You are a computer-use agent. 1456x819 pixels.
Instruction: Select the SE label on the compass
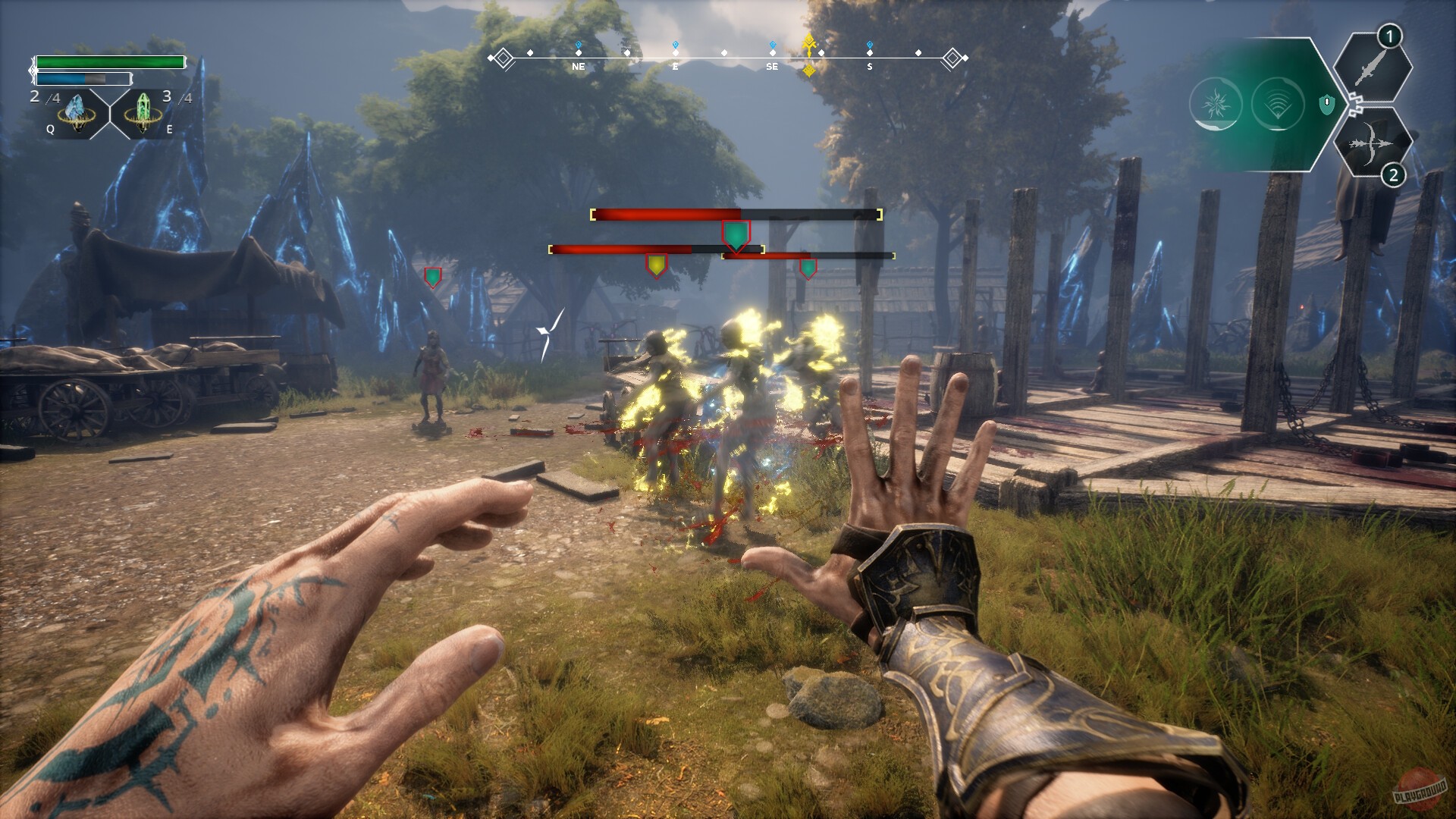tap(772, 66)
